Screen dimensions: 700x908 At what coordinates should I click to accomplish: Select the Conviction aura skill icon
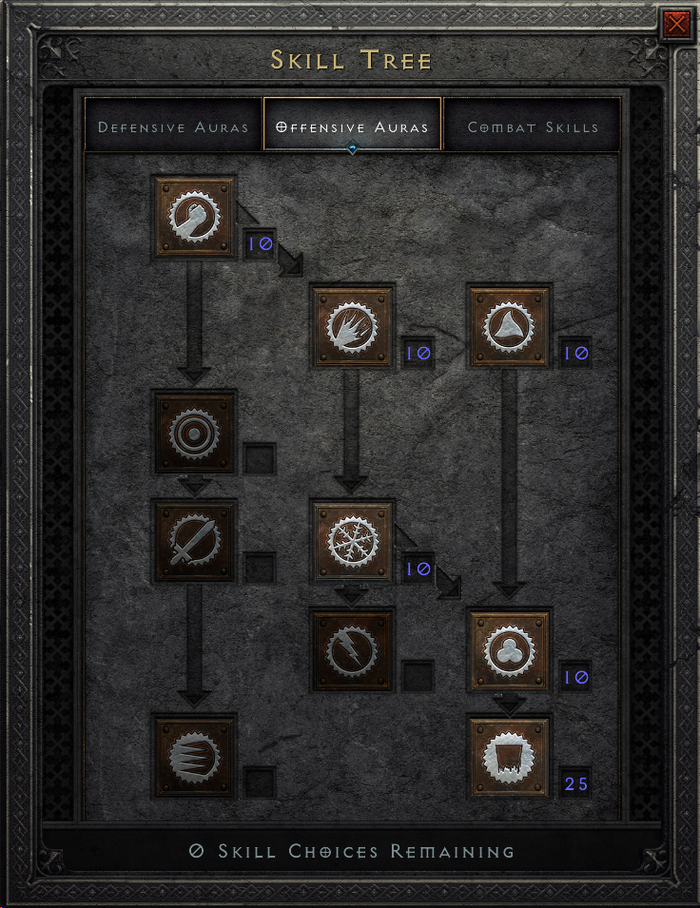[x=509, y=756]
